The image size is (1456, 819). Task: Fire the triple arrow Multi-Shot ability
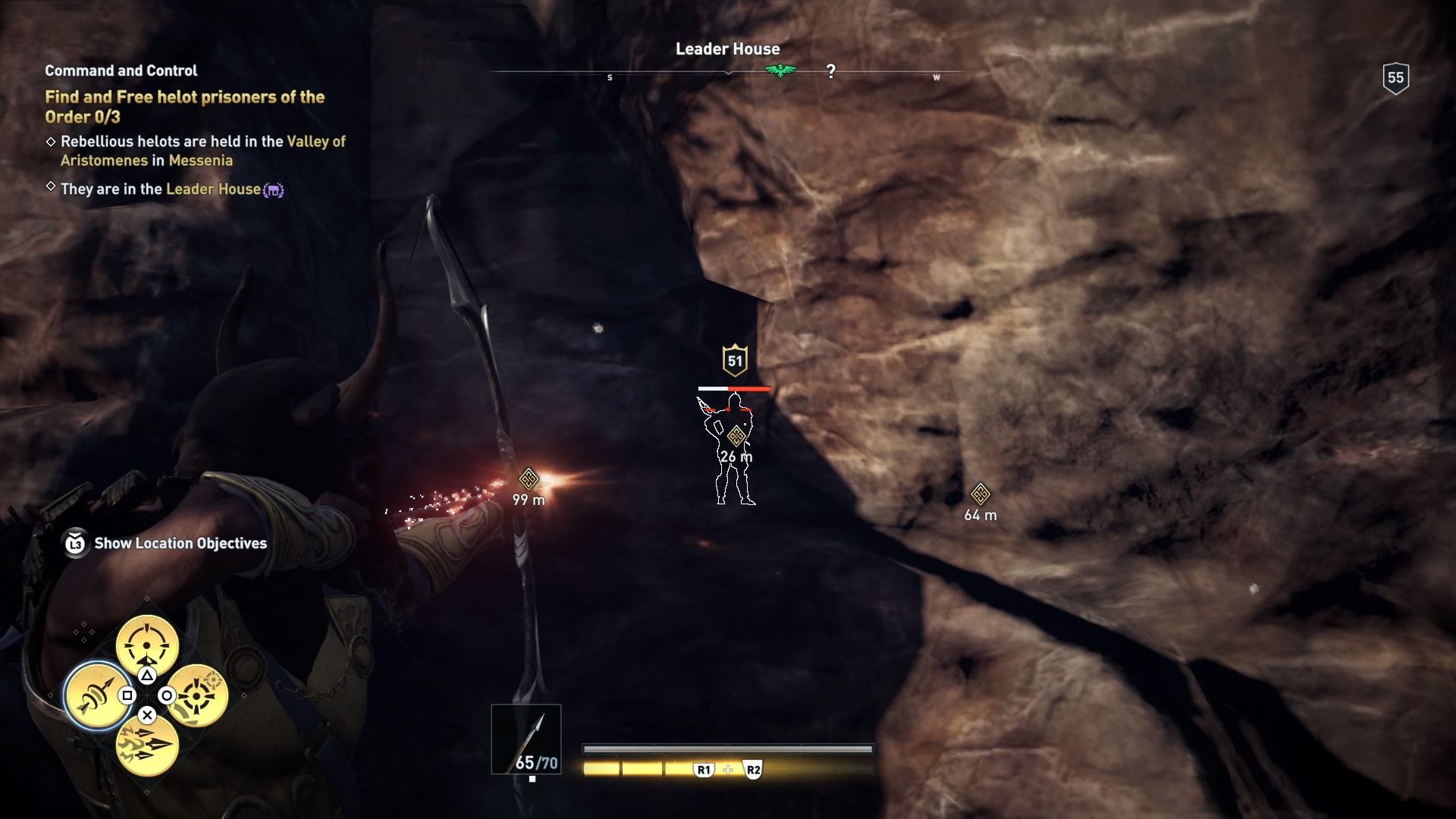147,745
